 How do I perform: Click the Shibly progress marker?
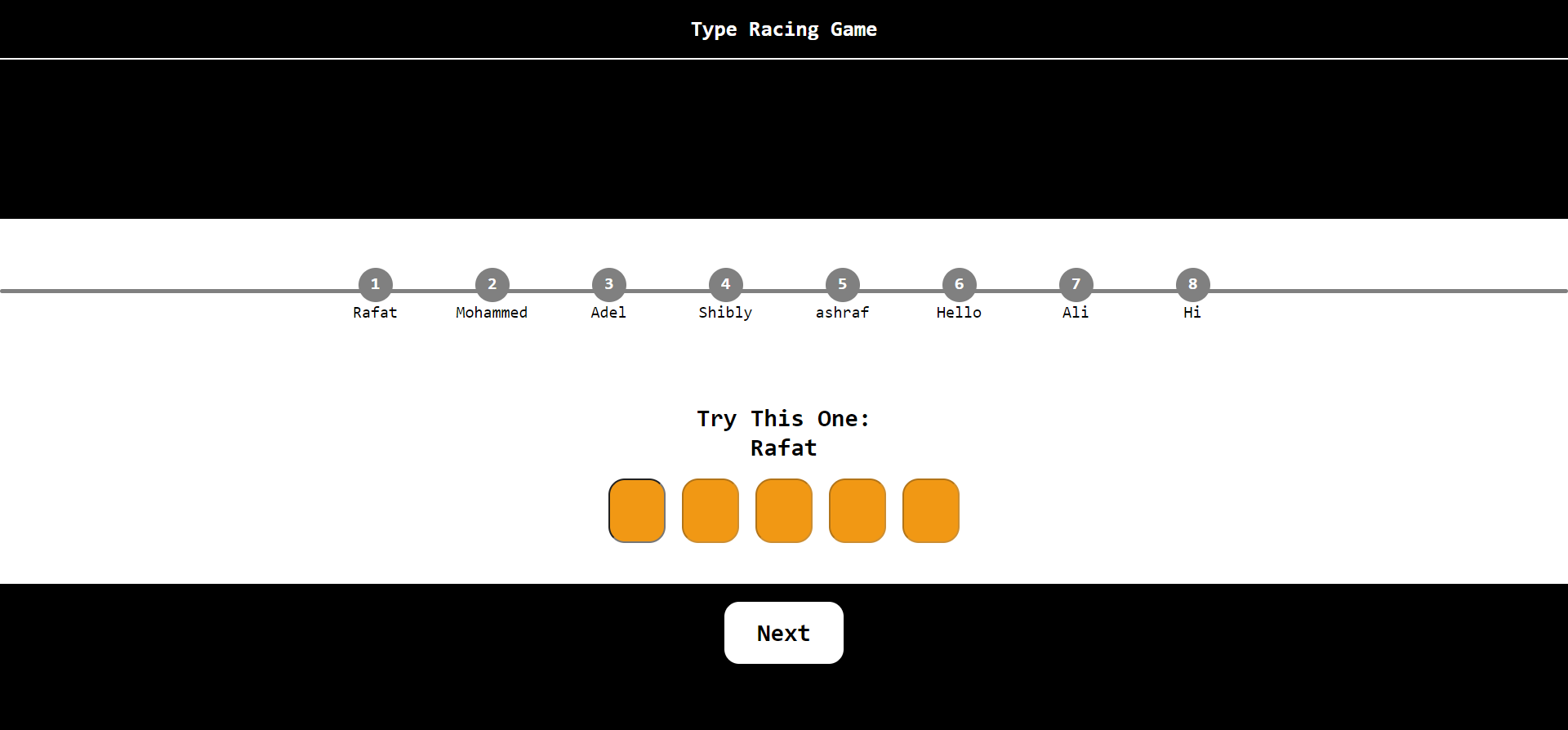(725, 284)
